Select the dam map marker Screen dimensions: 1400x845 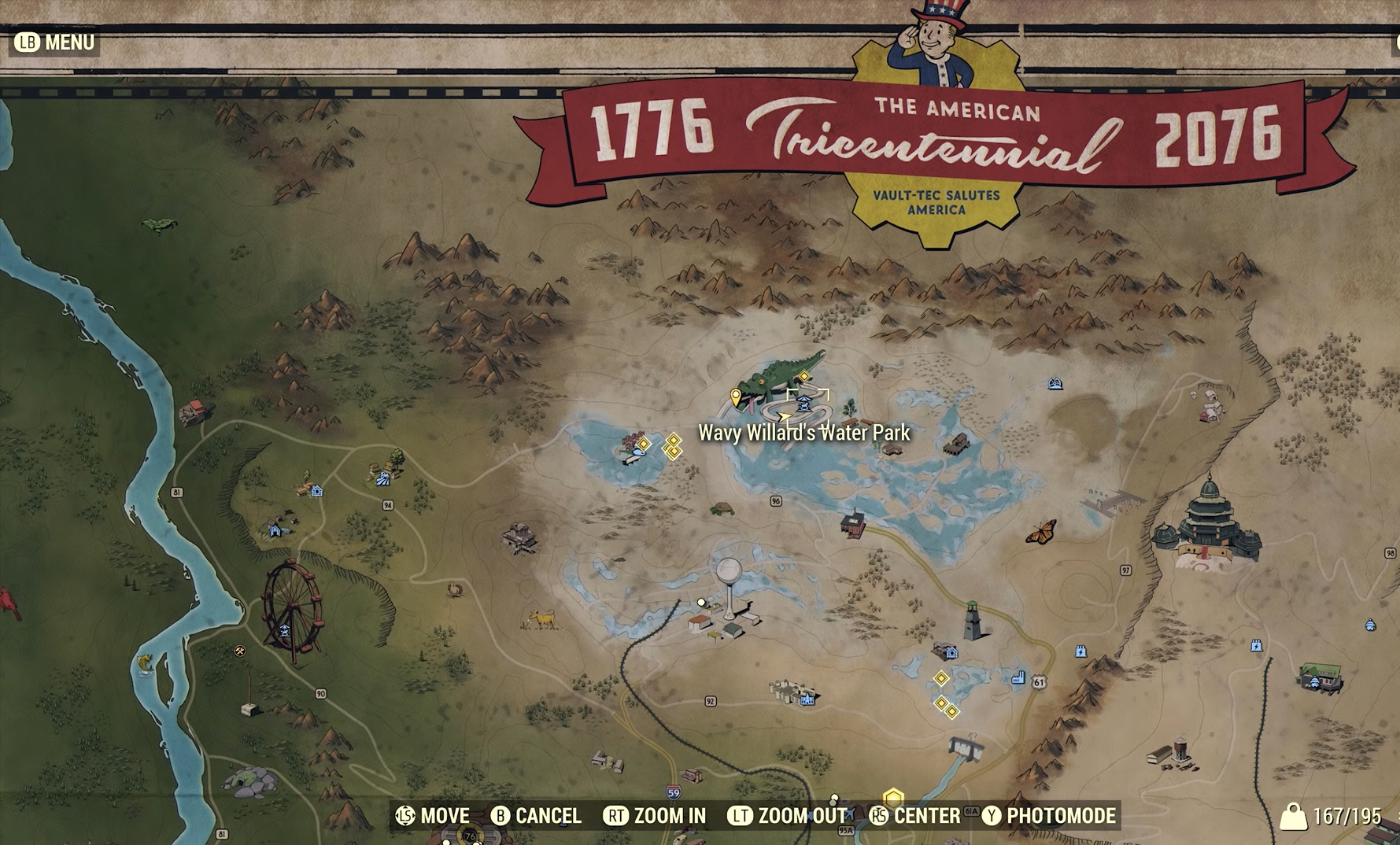(x=966, y=746)
